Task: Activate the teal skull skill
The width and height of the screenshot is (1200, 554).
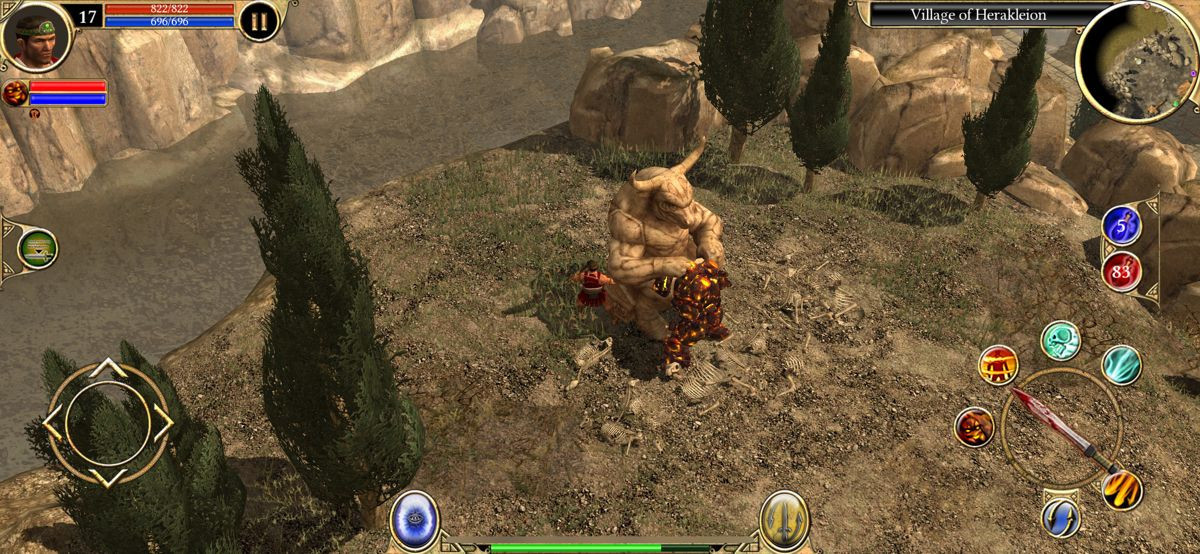Action: (x=1060, y=341)
